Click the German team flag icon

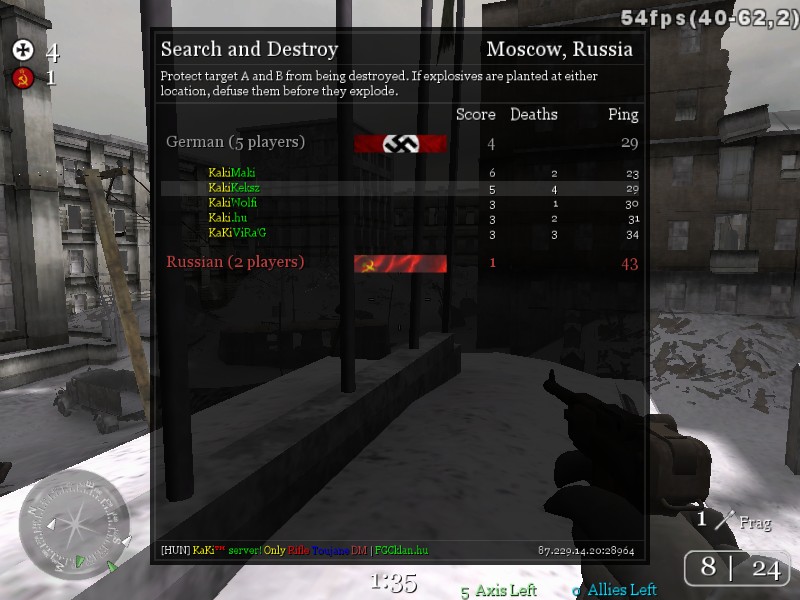tap(400, 143)
